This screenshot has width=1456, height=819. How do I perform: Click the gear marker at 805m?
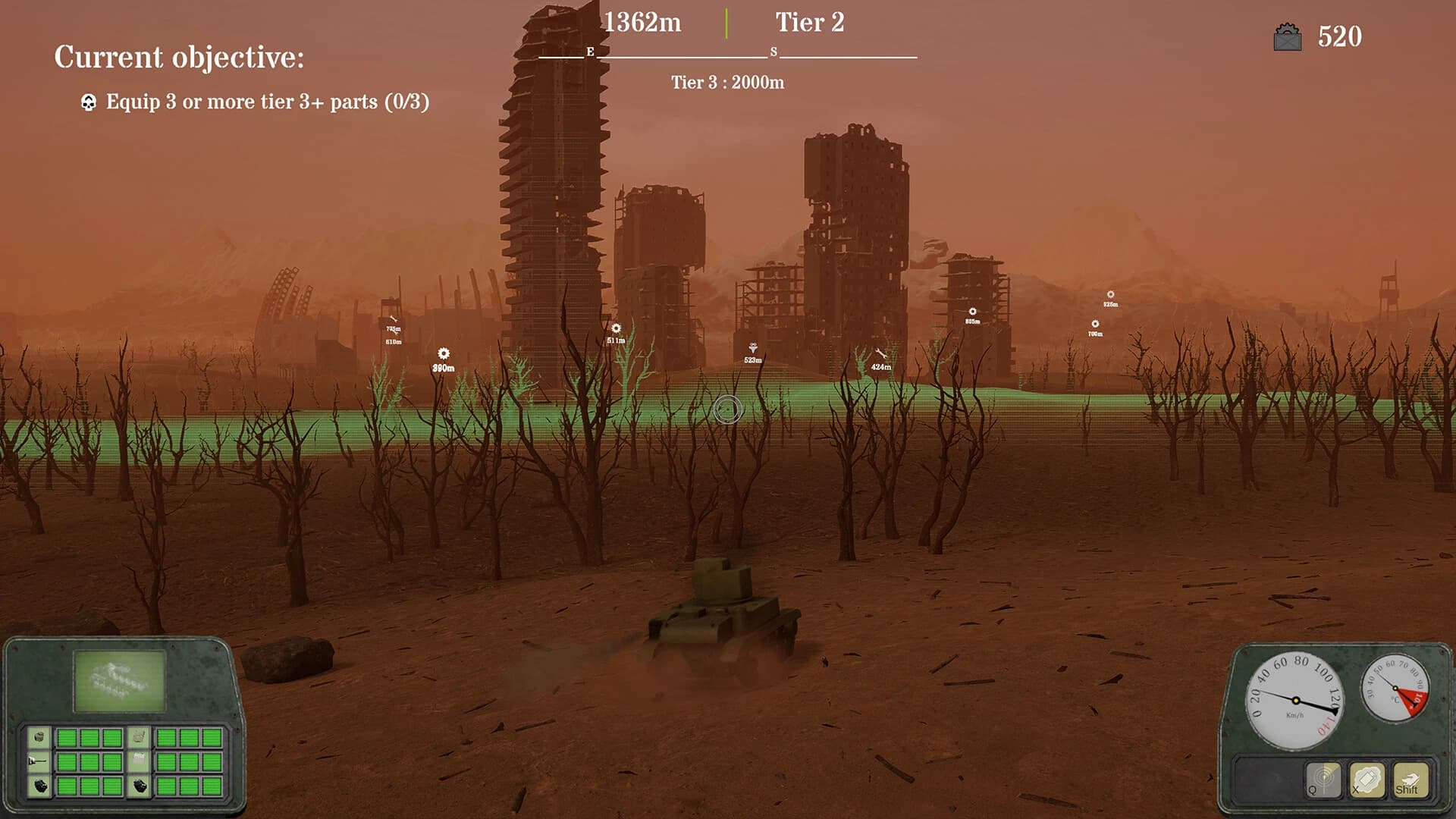point(971,312)
